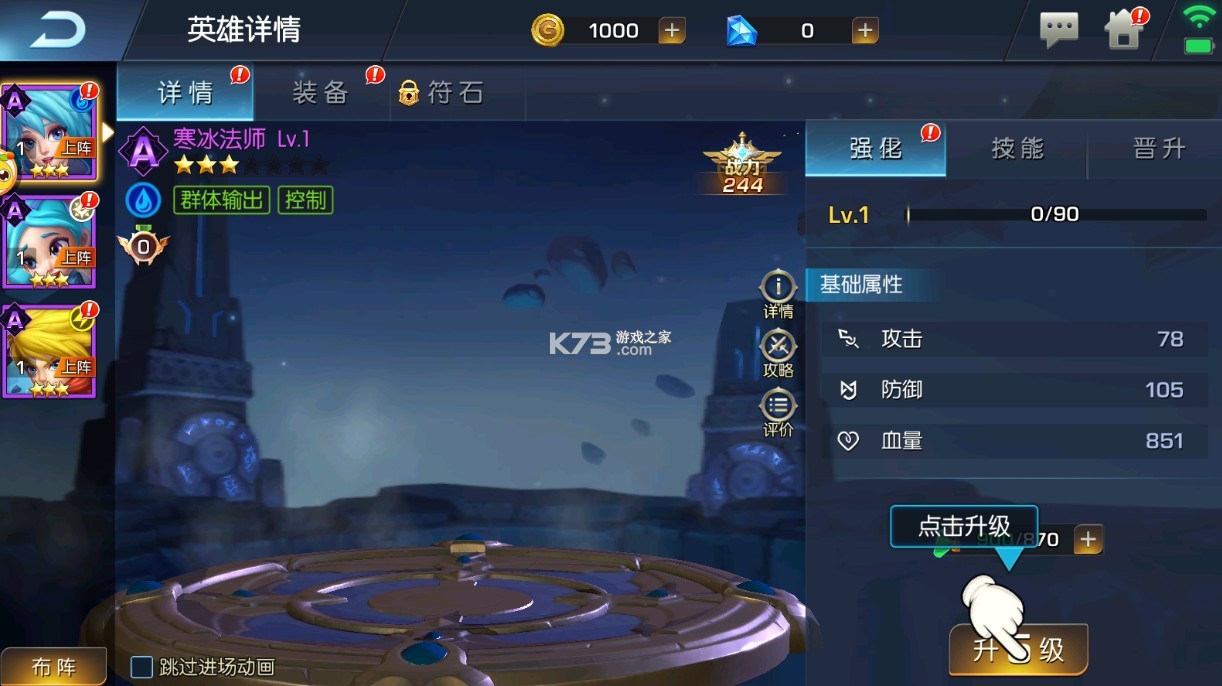View hero 评价 reviews
The height and width of the screenshot is (686, 1222).
click(778, 414)
